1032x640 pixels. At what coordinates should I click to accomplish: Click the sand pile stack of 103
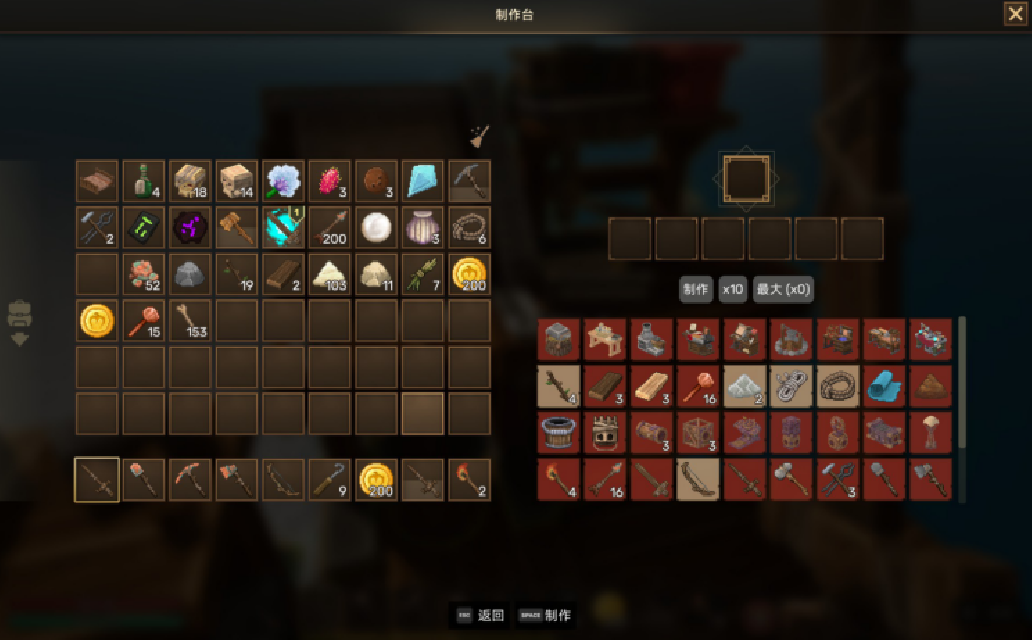(330, 274)
